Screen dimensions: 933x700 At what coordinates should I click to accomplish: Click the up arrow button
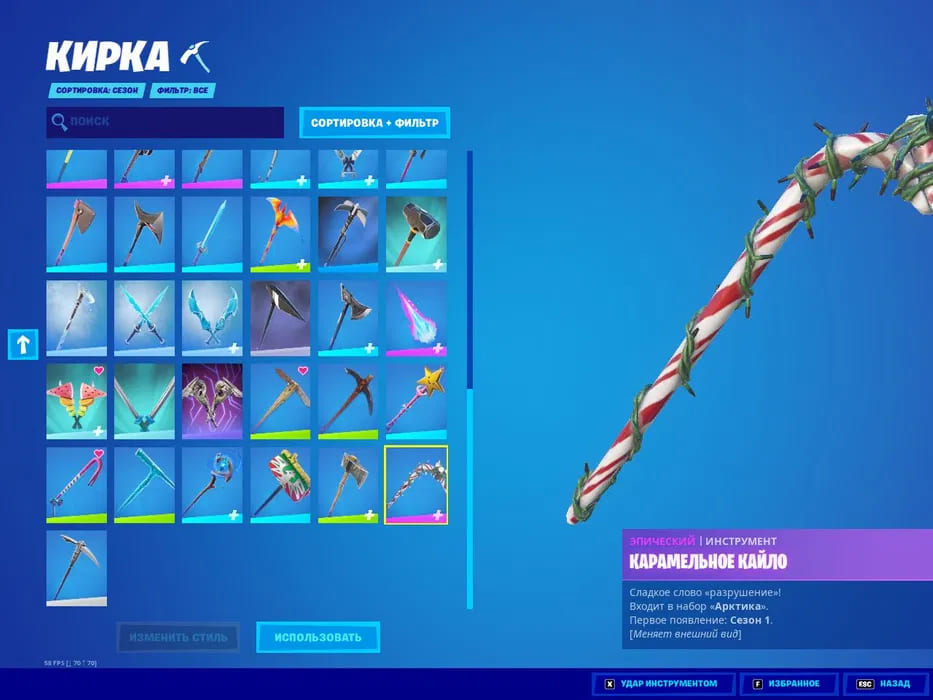click(24, 345)
